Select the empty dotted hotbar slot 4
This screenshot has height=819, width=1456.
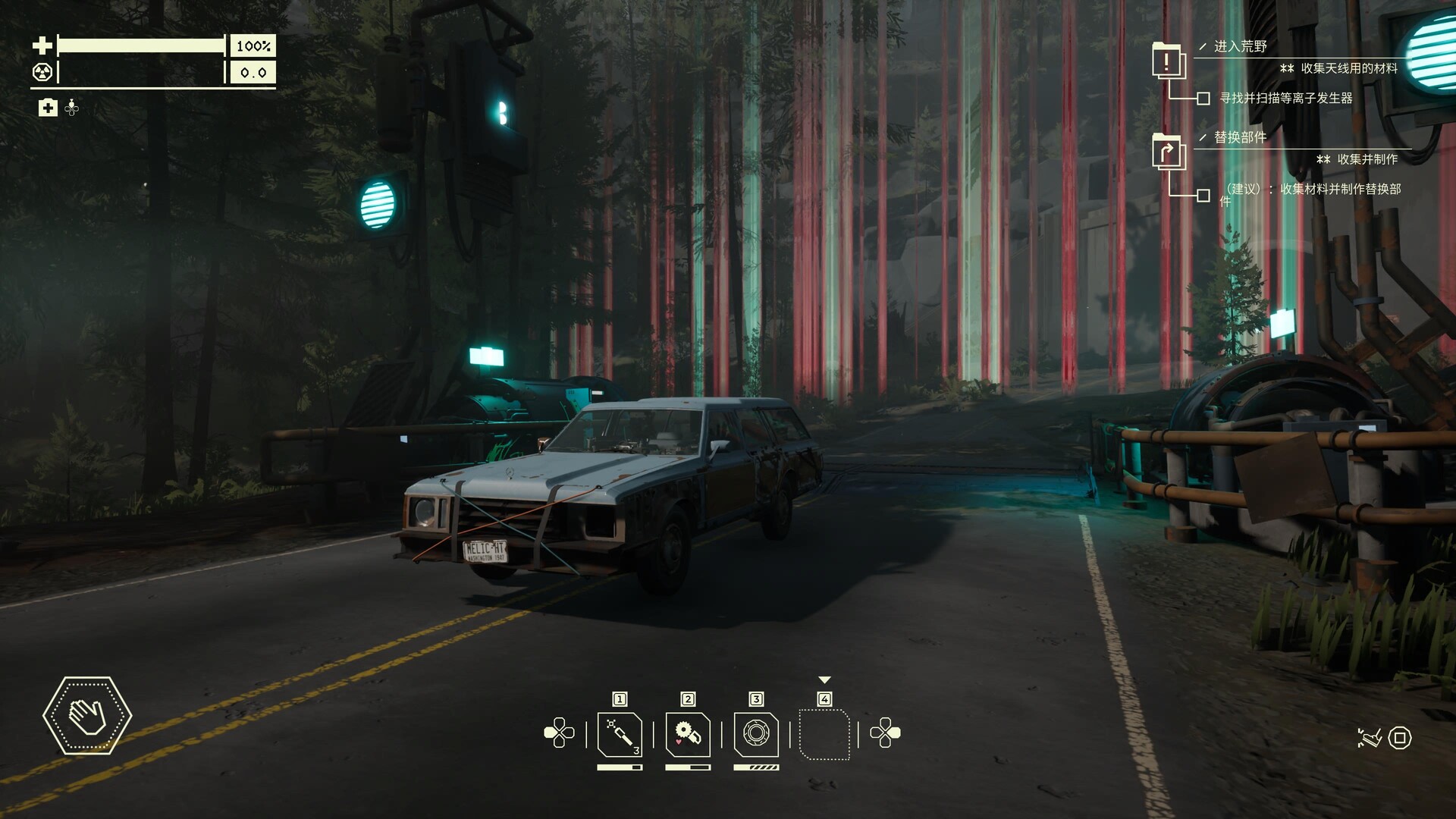[824, 734]
